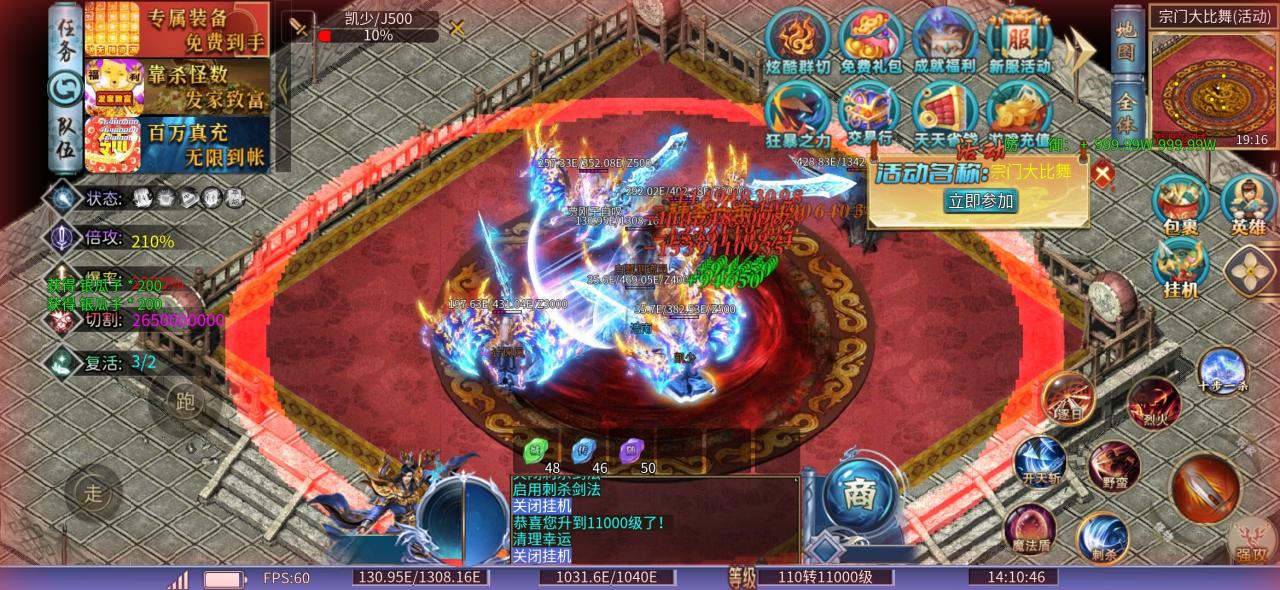Toggle the 跑 run mode button

click(x=184, y=401)
